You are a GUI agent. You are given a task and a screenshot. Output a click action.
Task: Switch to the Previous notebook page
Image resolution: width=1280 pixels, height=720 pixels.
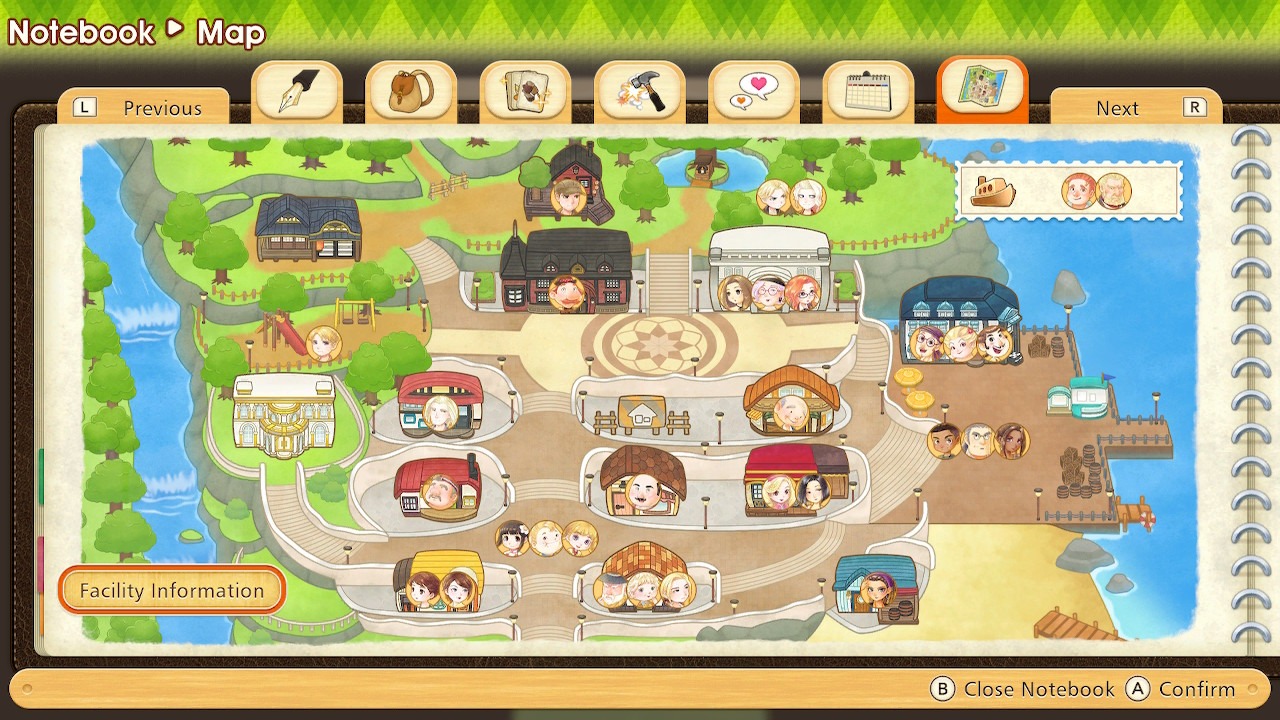[x=143, y=108]
